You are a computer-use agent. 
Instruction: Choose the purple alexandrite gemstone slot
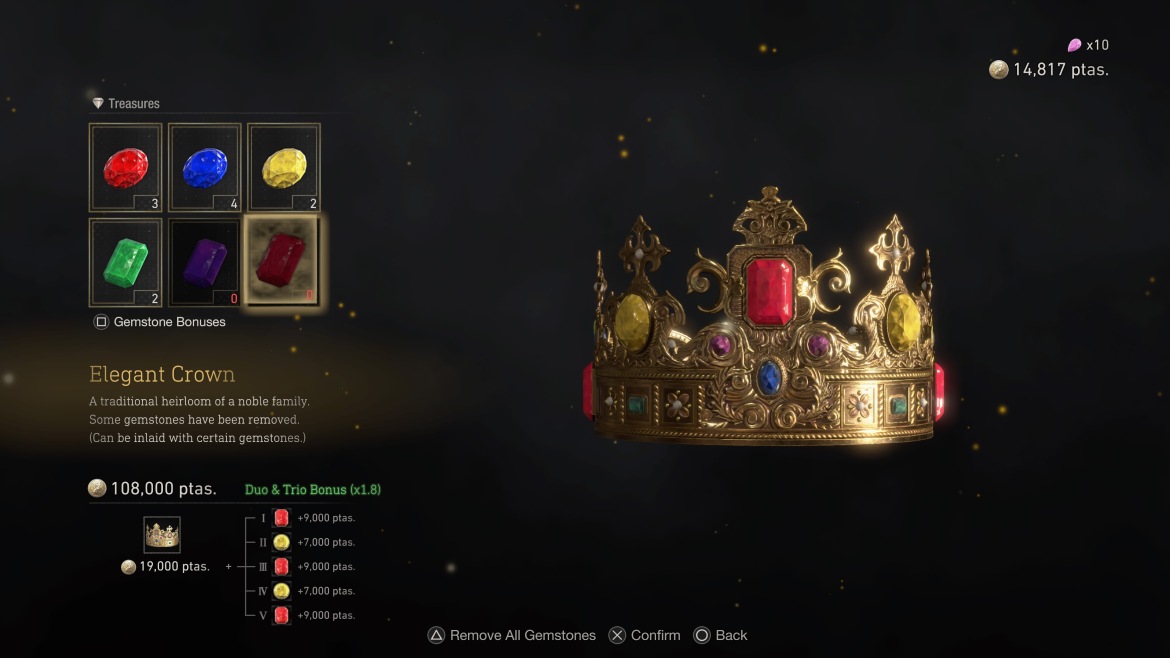205,262
